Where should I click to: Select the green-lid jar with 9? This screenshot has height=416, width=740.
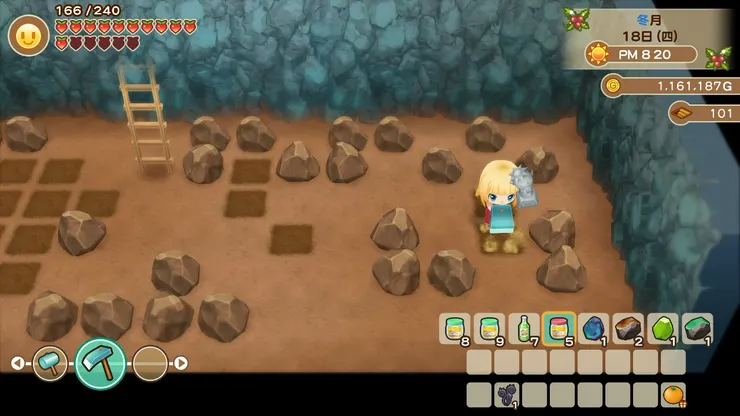point(489,328)
